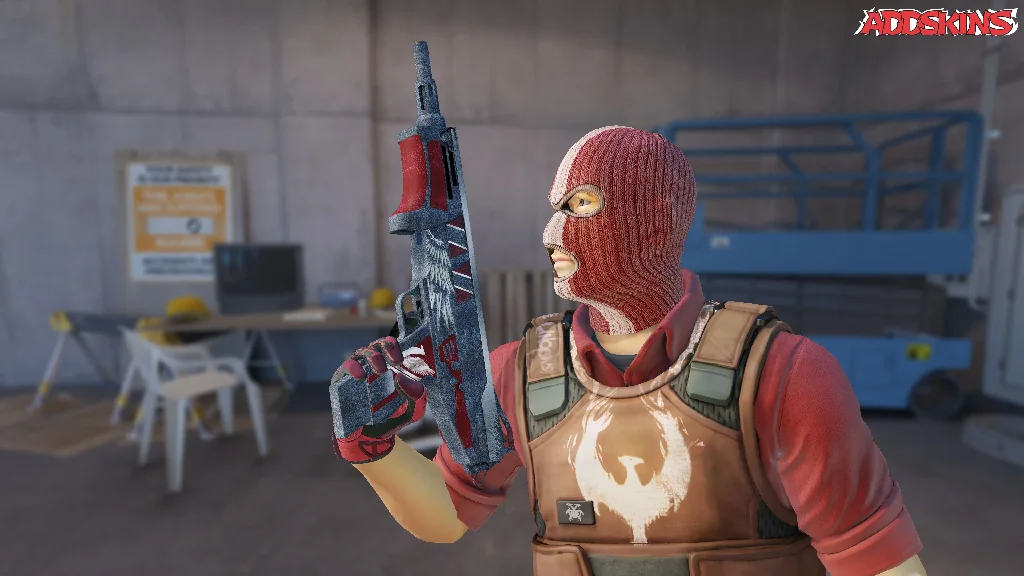Click the ADDSKINS logo watermark
Image resolution: width=1024 pixels, height=576 pixels.
coord(935,22)
